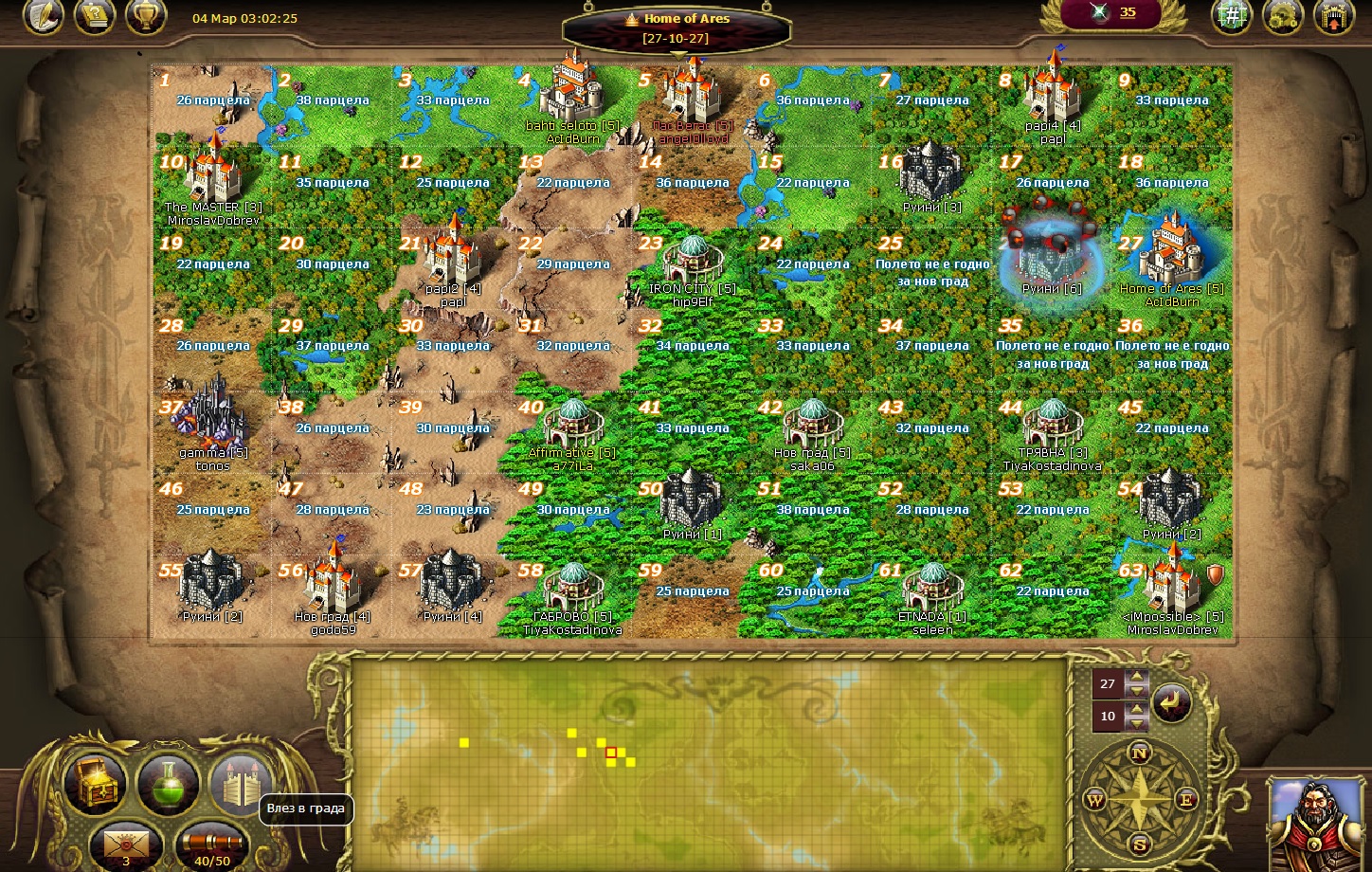The height and width of the screenshot is (872, 1372).
Task: Click the castle gate icon at top right
Action: click(1333, 16)
